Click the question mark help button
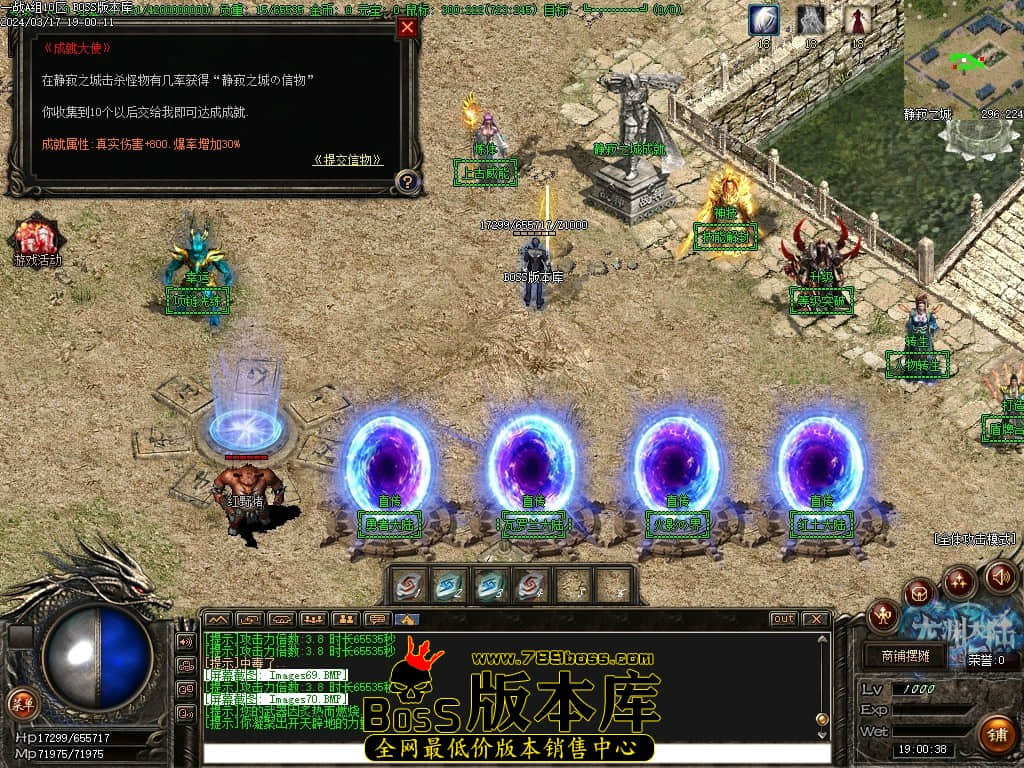1024x768 pixels. pyautogui.click(x=407, y=181)
